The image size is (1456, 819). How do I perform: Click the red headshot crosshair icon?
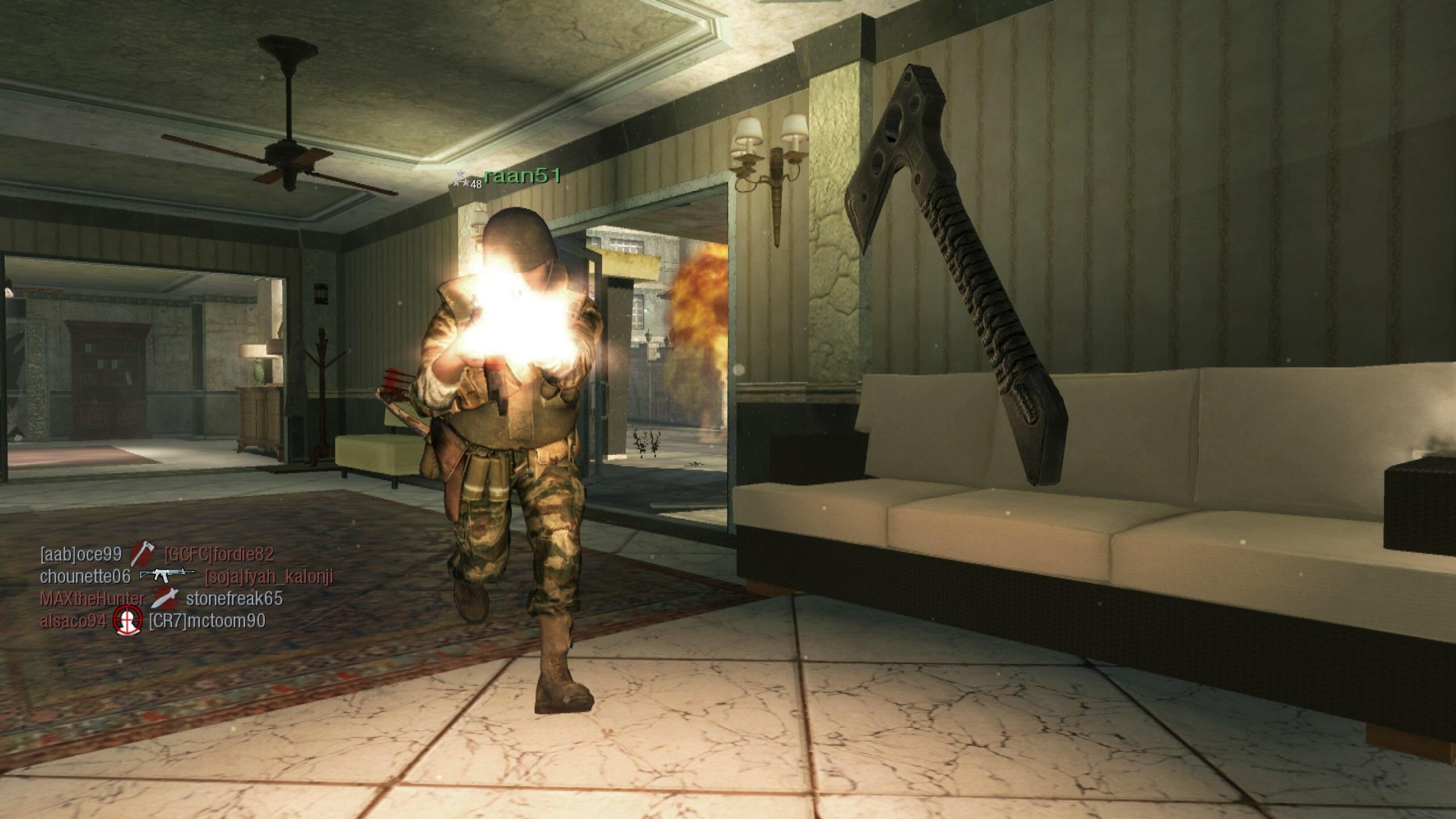[127, 621]
